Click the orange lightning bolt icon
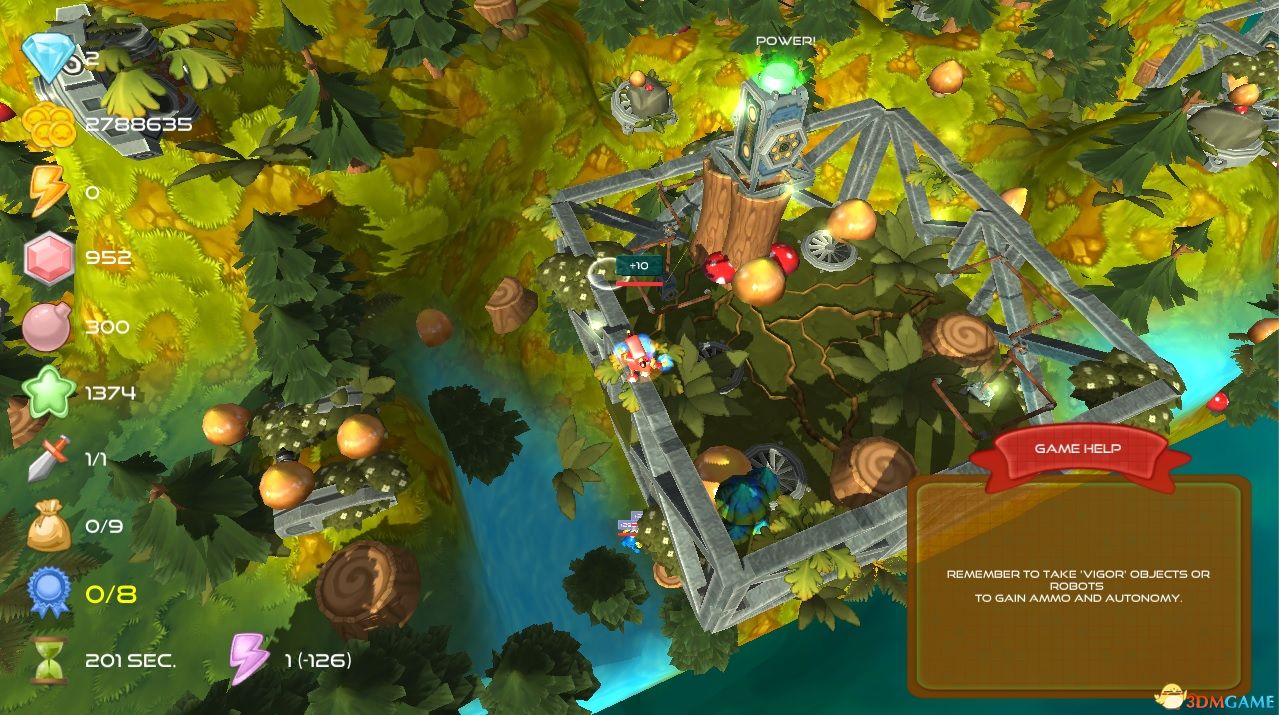This screenshot has width=1279, height=715. [x=47, y=189]
